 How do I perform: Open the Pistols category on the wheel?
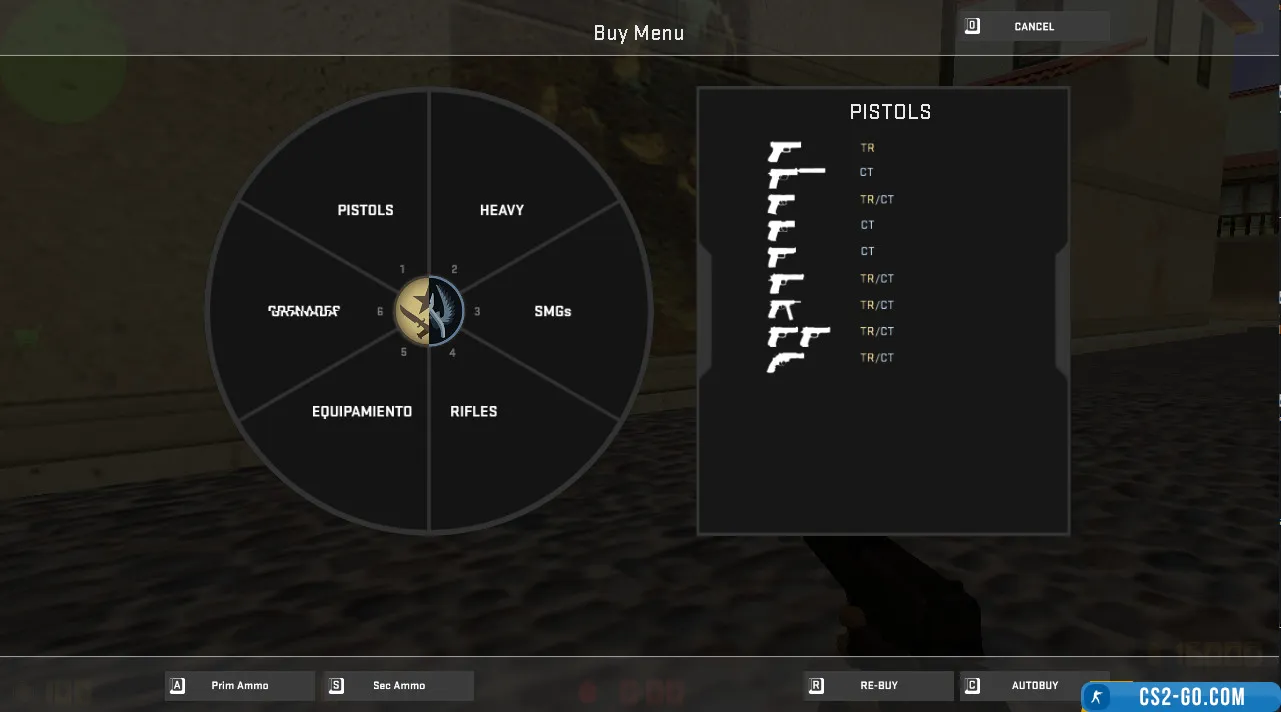pos(365,210)
